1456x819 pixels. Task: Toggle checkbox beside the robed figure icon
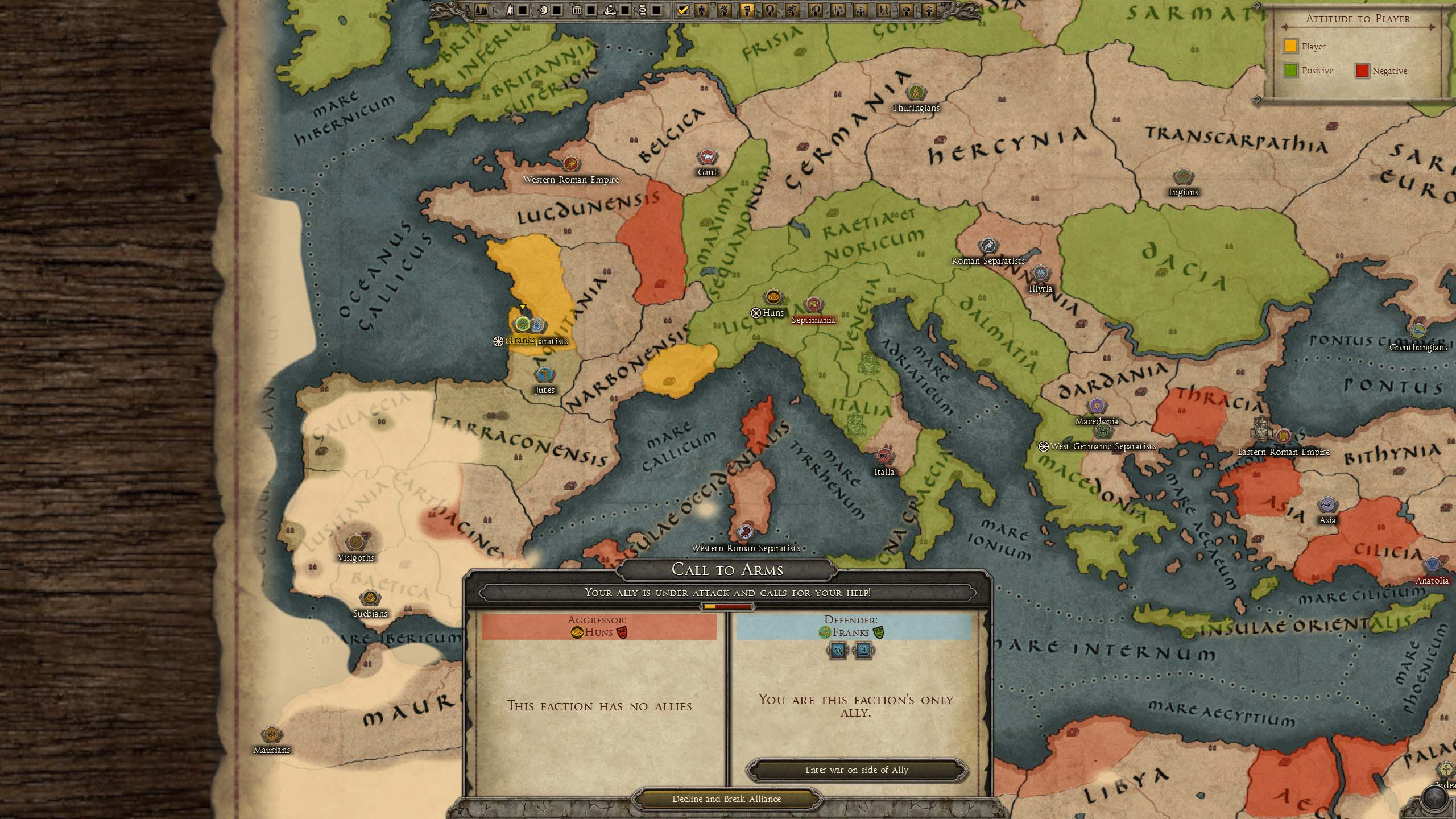click(523, 10)
